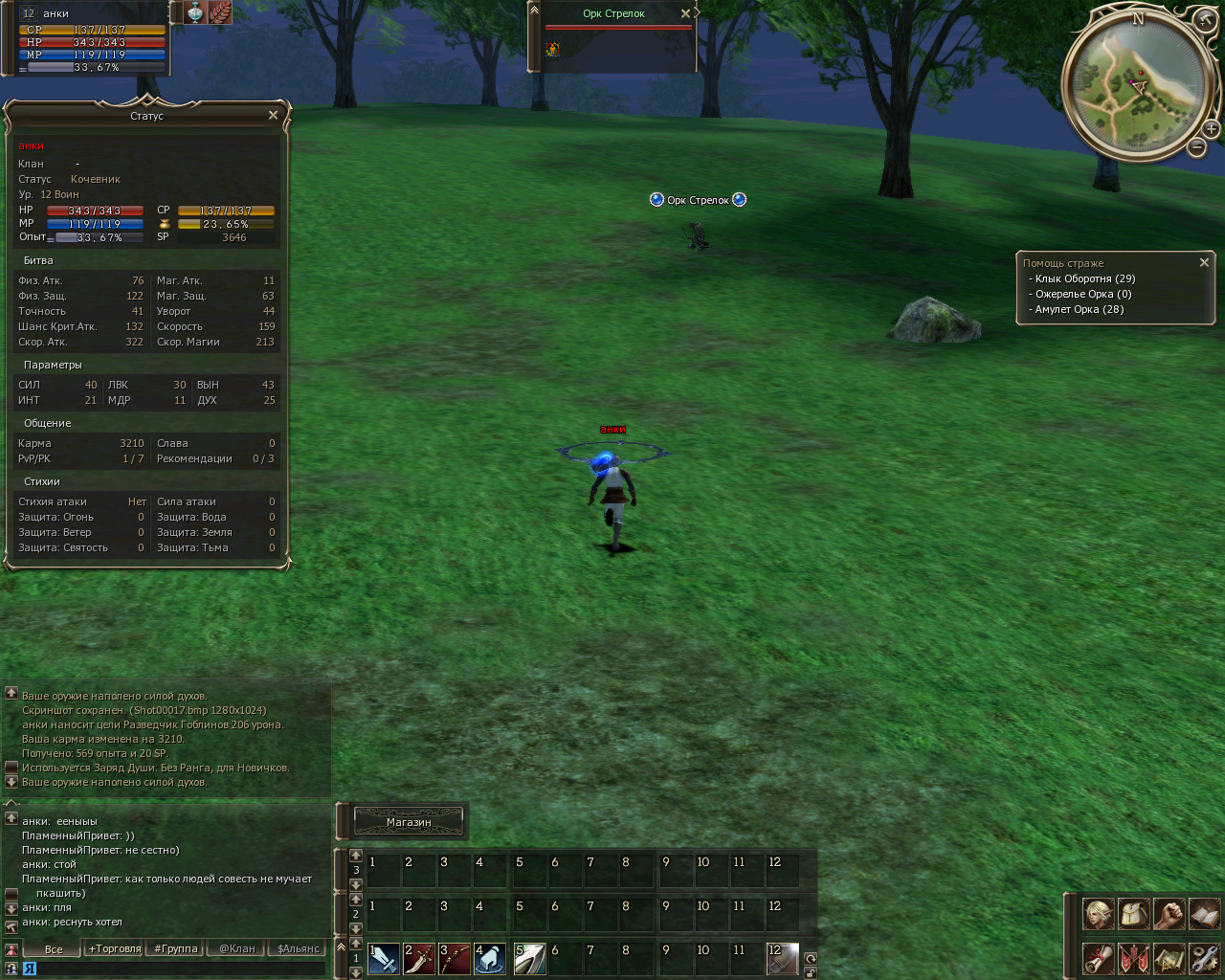Switch to the +Торговля chat tab

[115, 949]
